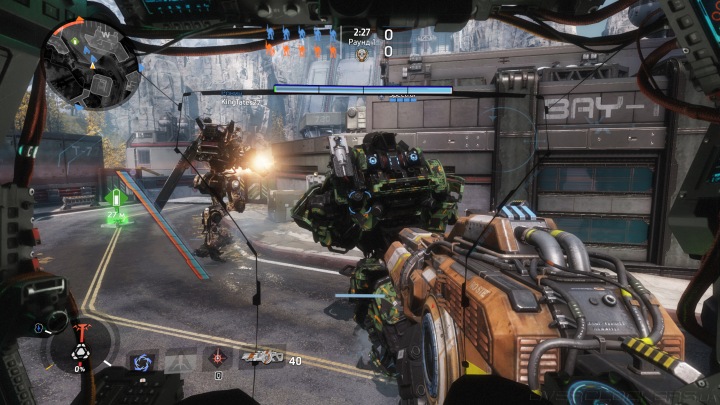
Task: Select the blue vortex shield ability icon
Action: point(140,360)
